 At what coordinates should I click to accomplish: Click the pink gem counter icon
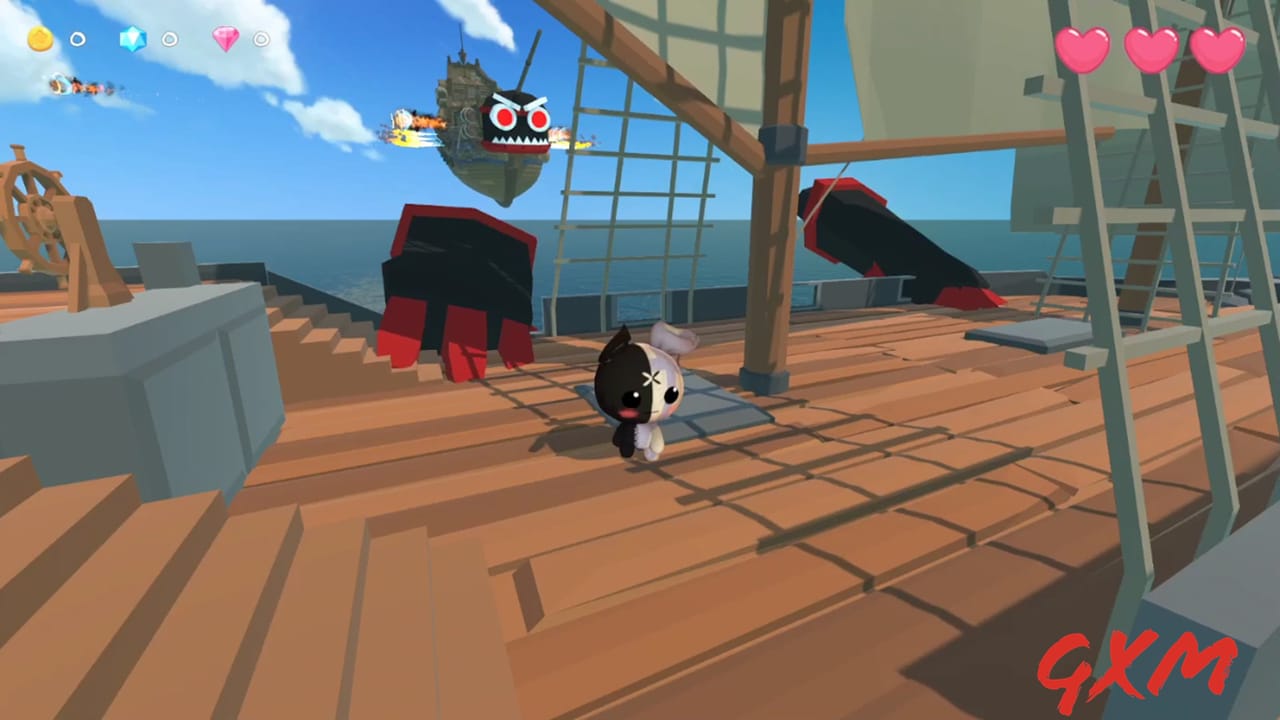pos(226,39)
